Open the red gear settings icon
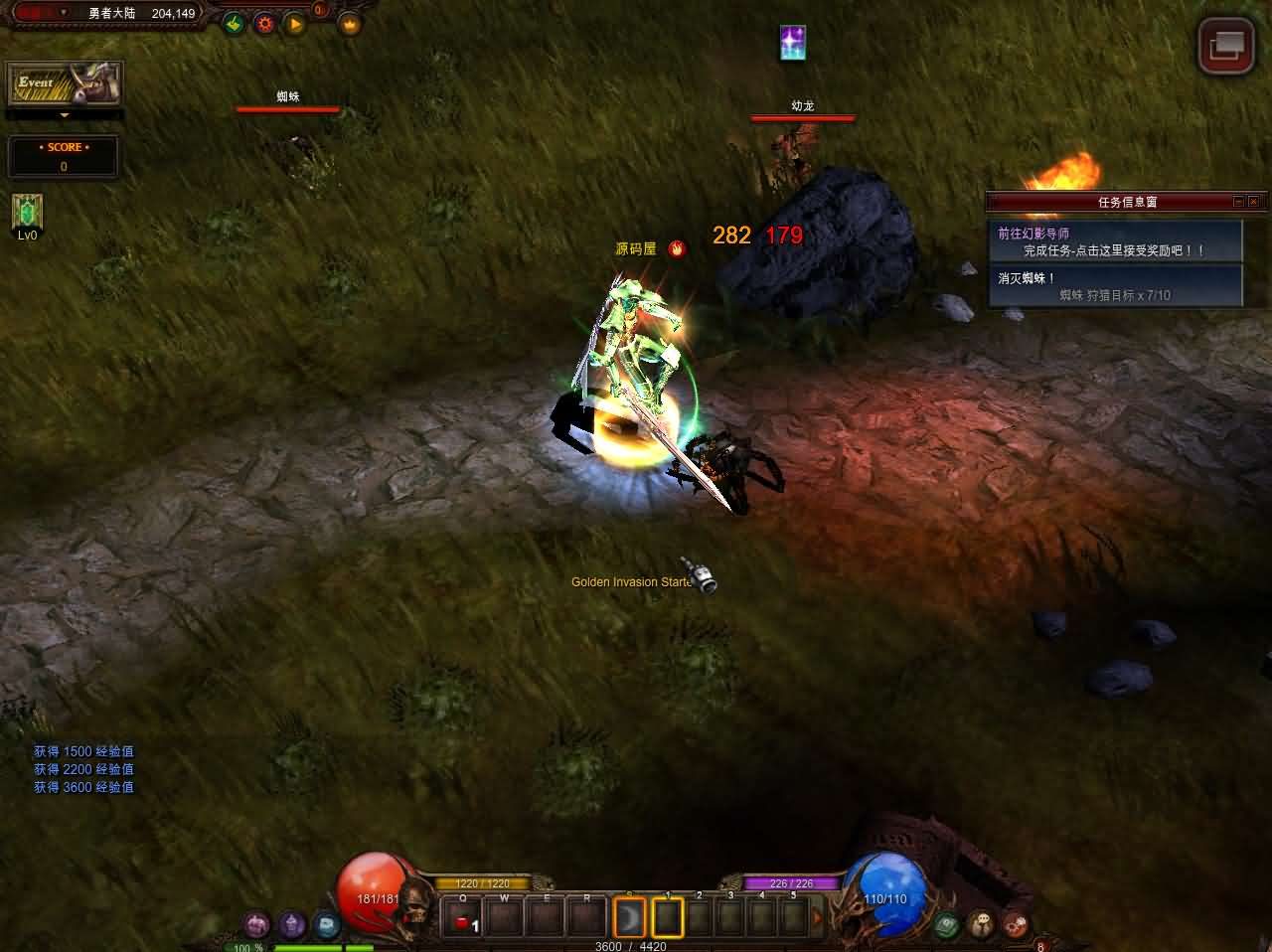This screenshot has height=952, width=1272. 264,23
